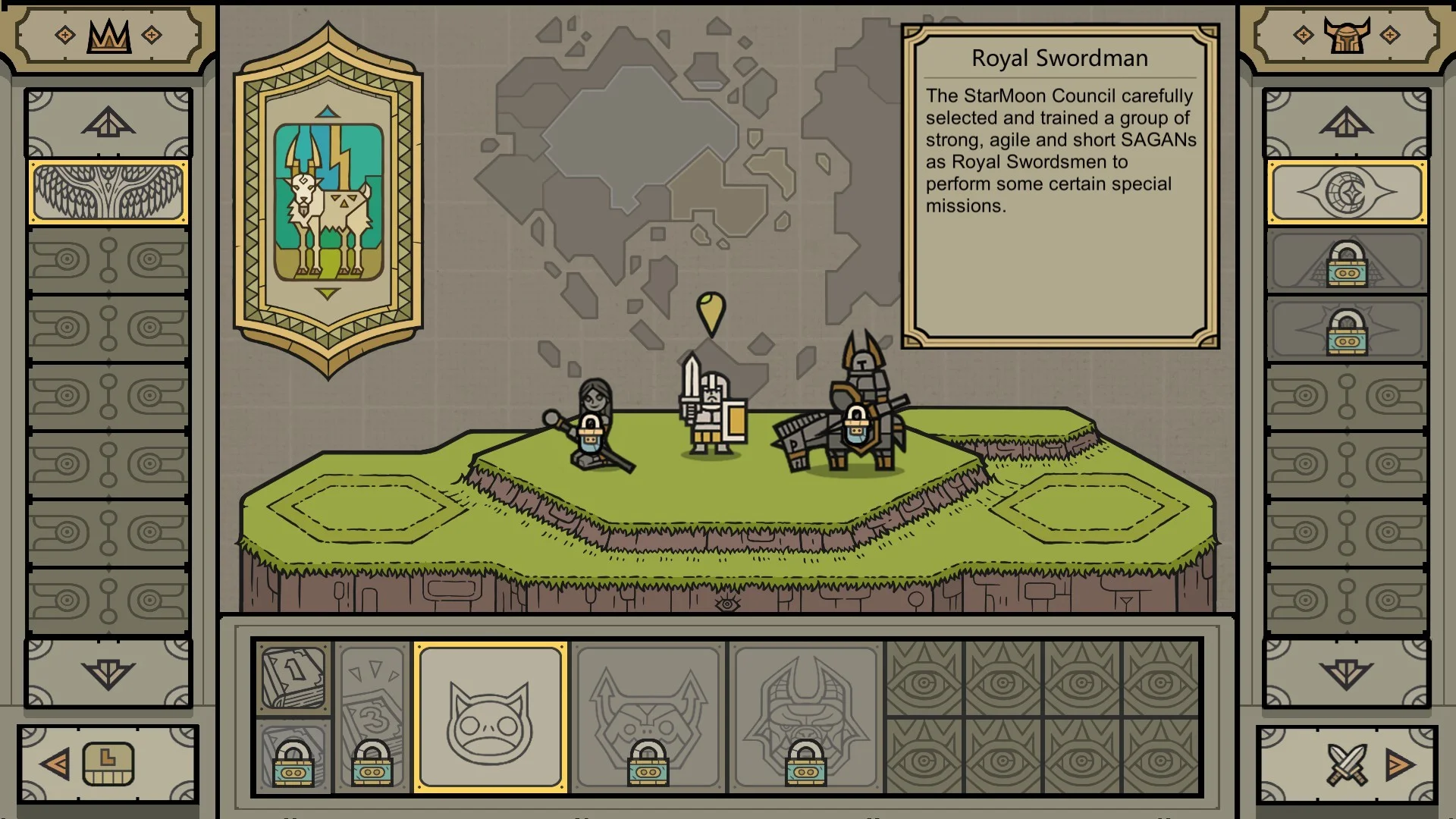Move the right faction list down
Viewport: 1456px width, 819px height.
[1347, 673]
